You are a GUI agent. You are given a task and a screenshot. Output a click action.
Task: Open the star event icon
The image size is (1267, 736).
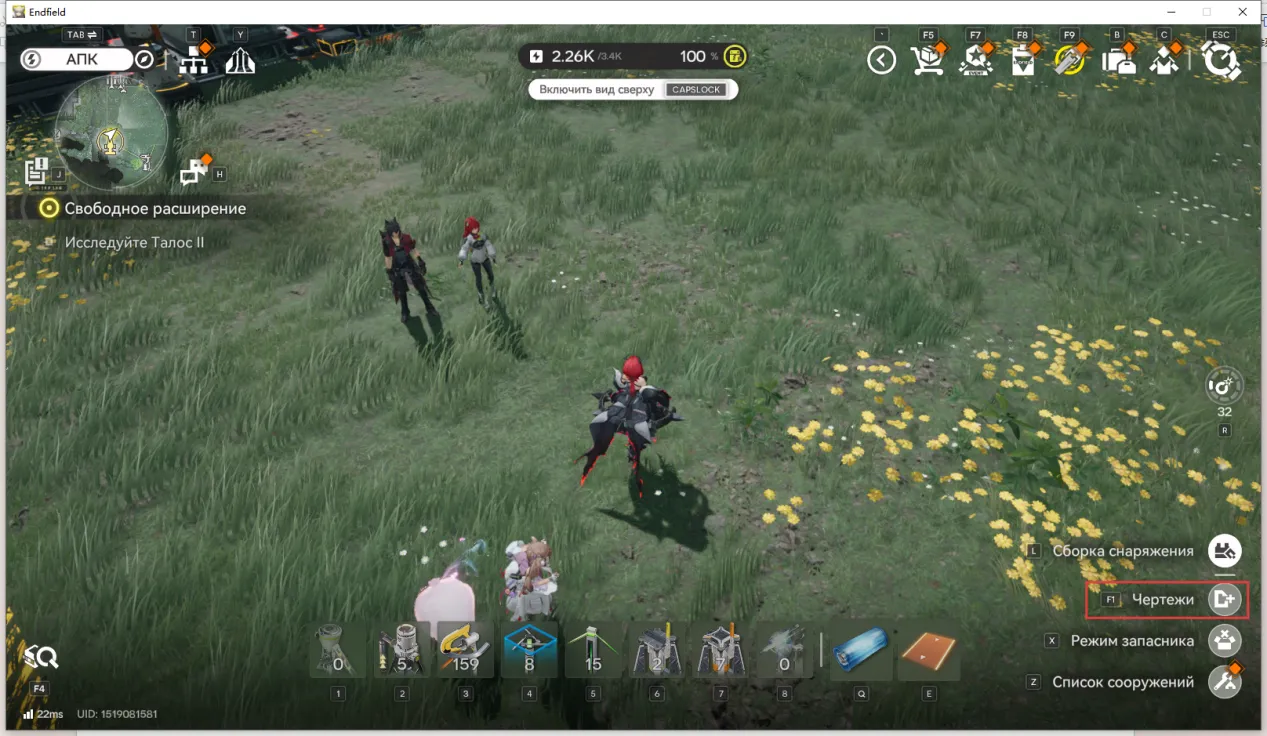[x=975, y=62]
